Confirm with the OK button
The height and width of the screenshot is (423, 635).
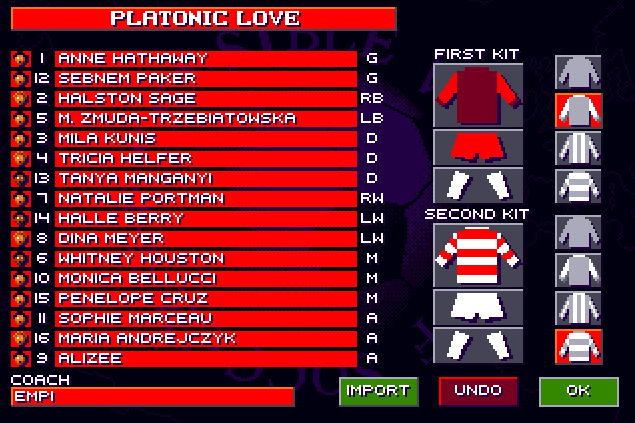[578, 391]
